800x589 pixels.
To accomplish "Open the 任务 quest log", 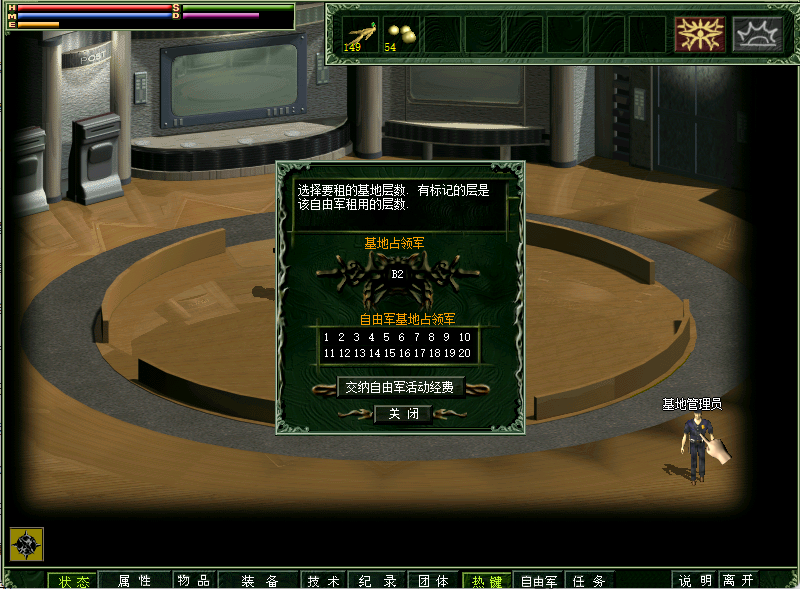I will pos(588,580).
